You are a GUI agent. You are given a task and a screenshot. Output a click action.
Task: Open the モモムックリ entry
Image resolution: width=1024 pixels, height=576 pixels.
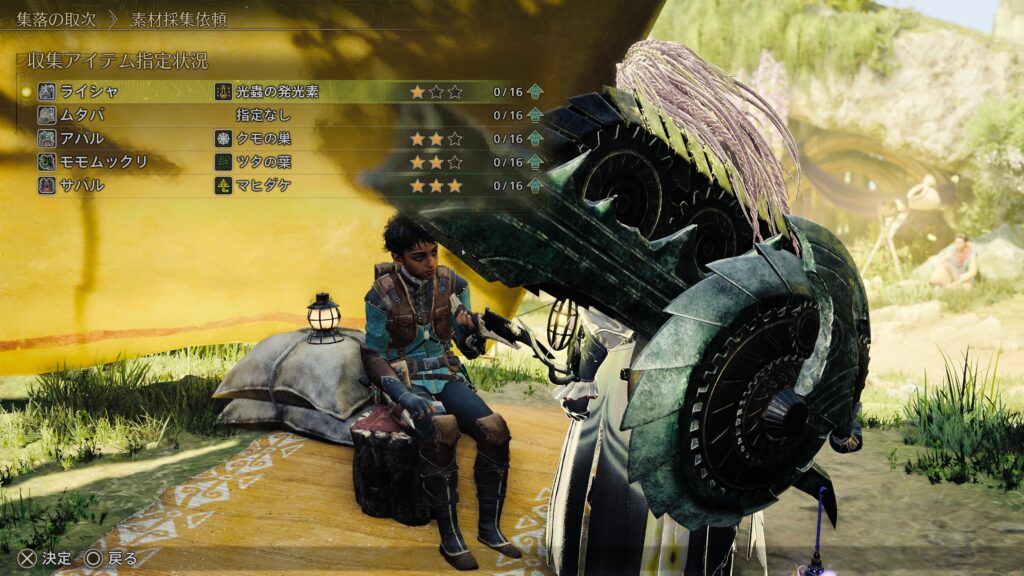(104, 162)
